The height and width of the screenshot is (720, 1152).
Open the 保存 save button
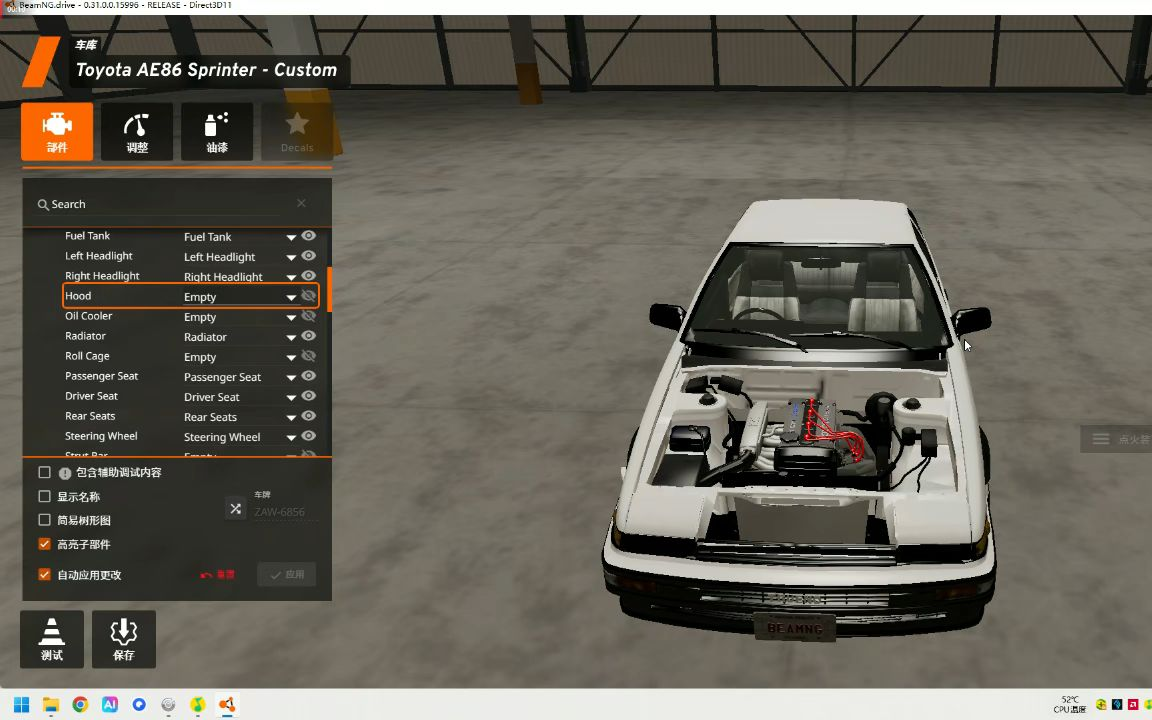(x=124, y=639)
